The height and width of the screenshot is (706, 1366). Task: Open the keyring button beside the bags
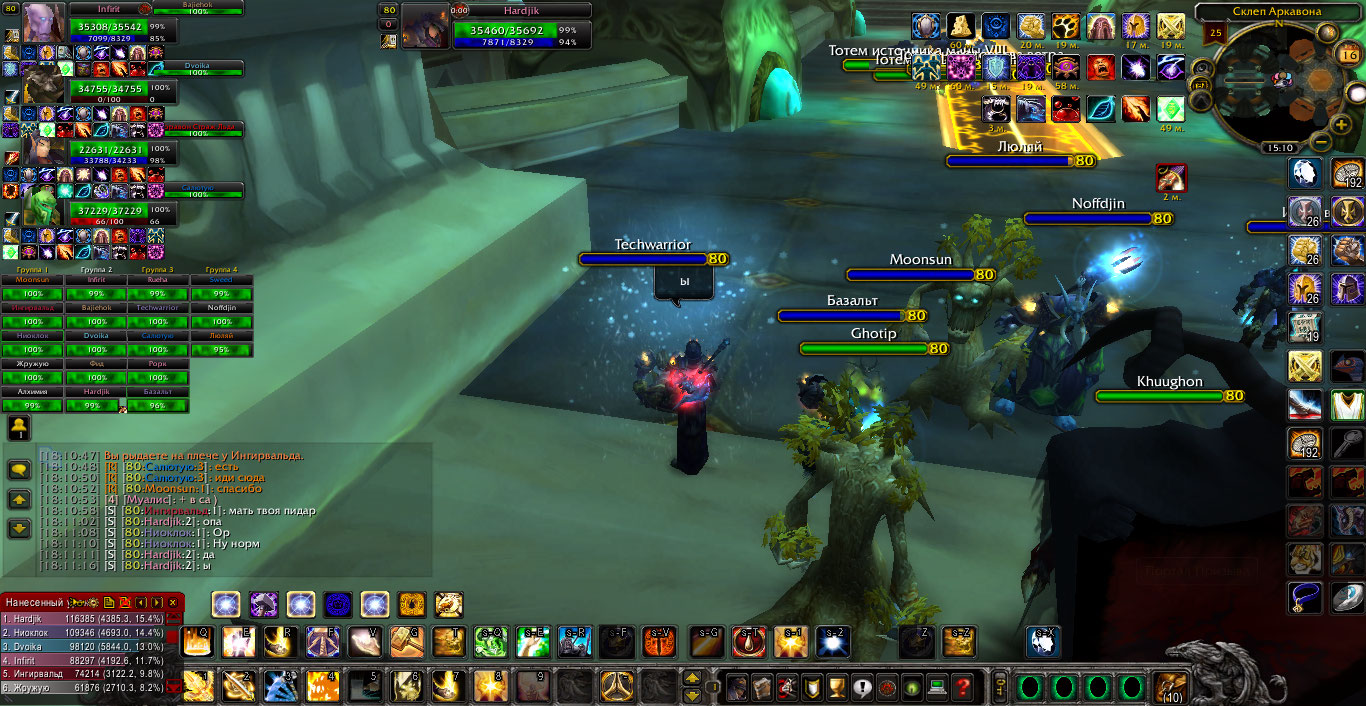1001,687
